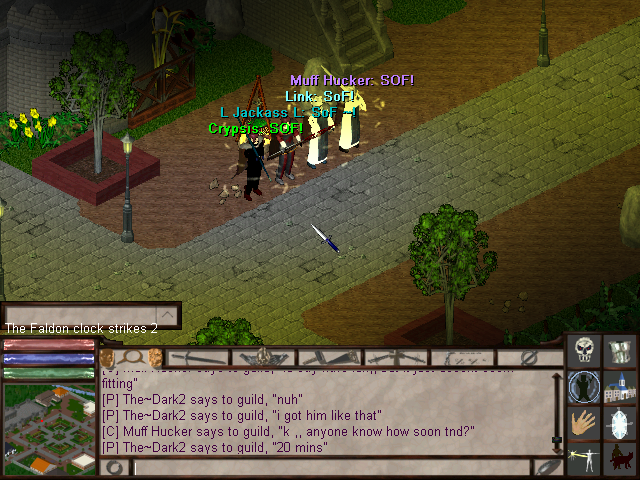
Task: Click the crossed-circle slot in the toolbar
Action: (531, 357)
